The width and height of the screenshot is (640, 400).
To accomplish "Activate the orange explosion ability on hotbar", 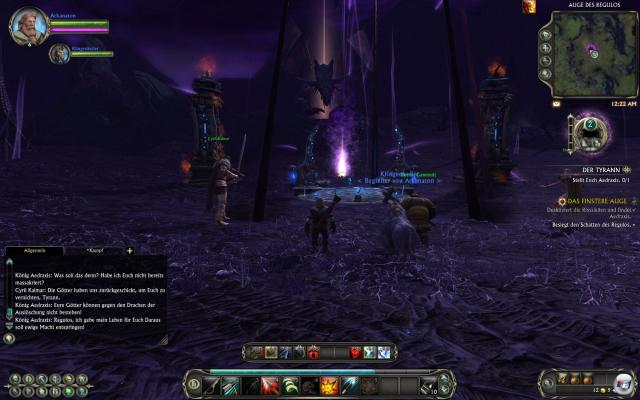I will [327, 385].
